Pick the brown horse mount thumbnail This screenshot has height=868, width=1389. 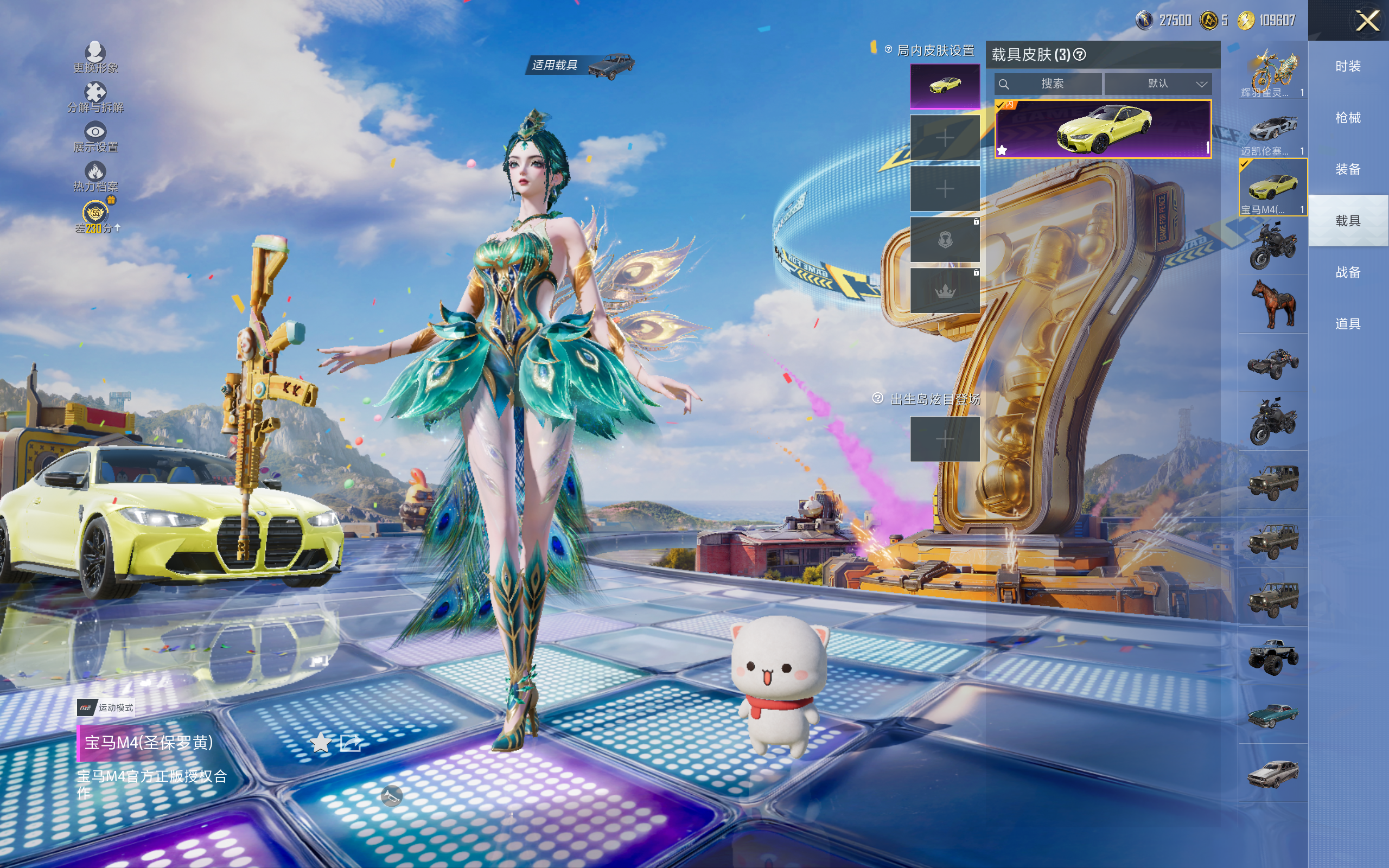tap(1272, 304)
